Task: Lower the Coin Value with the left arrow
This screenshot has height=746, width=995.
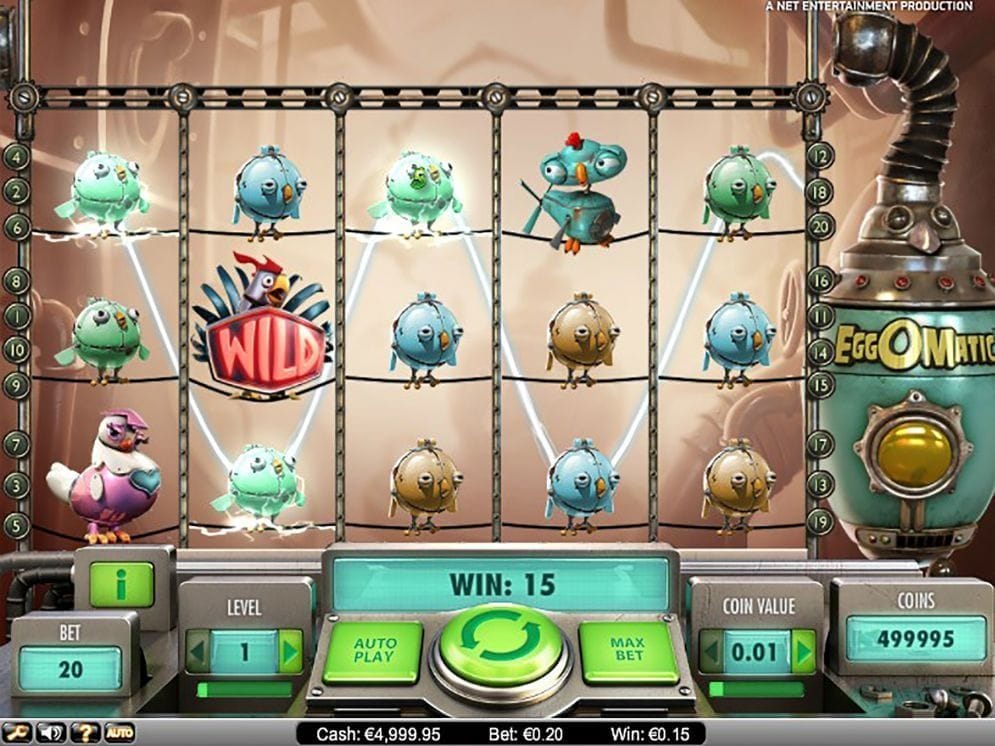Action: coord(710,652)
